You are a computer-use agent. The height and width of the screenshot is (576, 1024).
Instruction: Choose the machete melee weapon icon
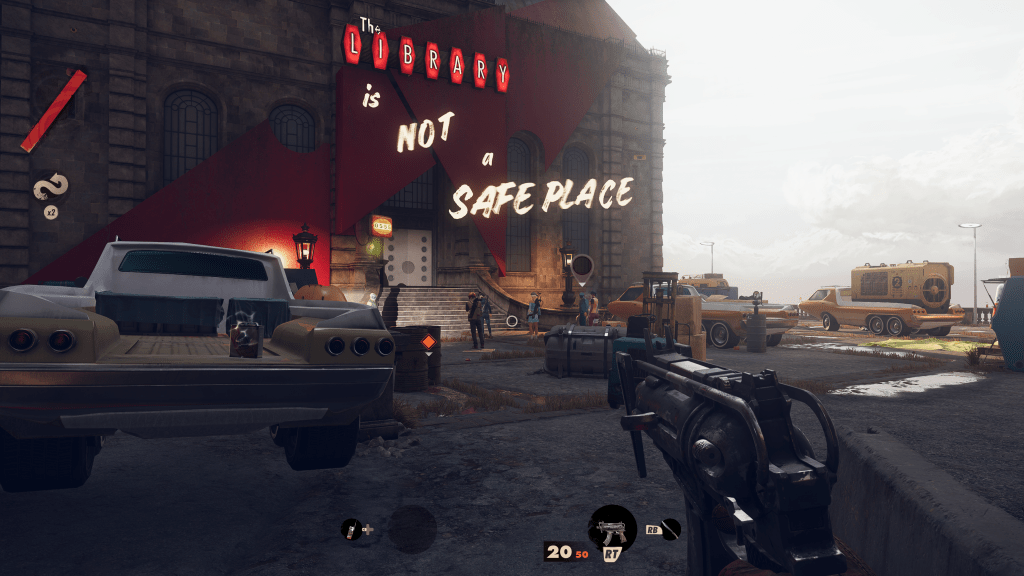(x=670, y=529)
